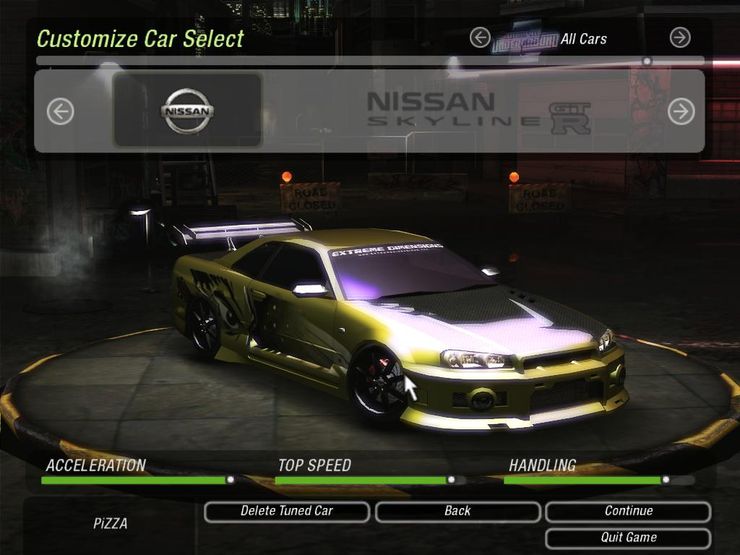Quit the game
The width and height of the screenshot is (740, 555).
click(x=628, y=538)
